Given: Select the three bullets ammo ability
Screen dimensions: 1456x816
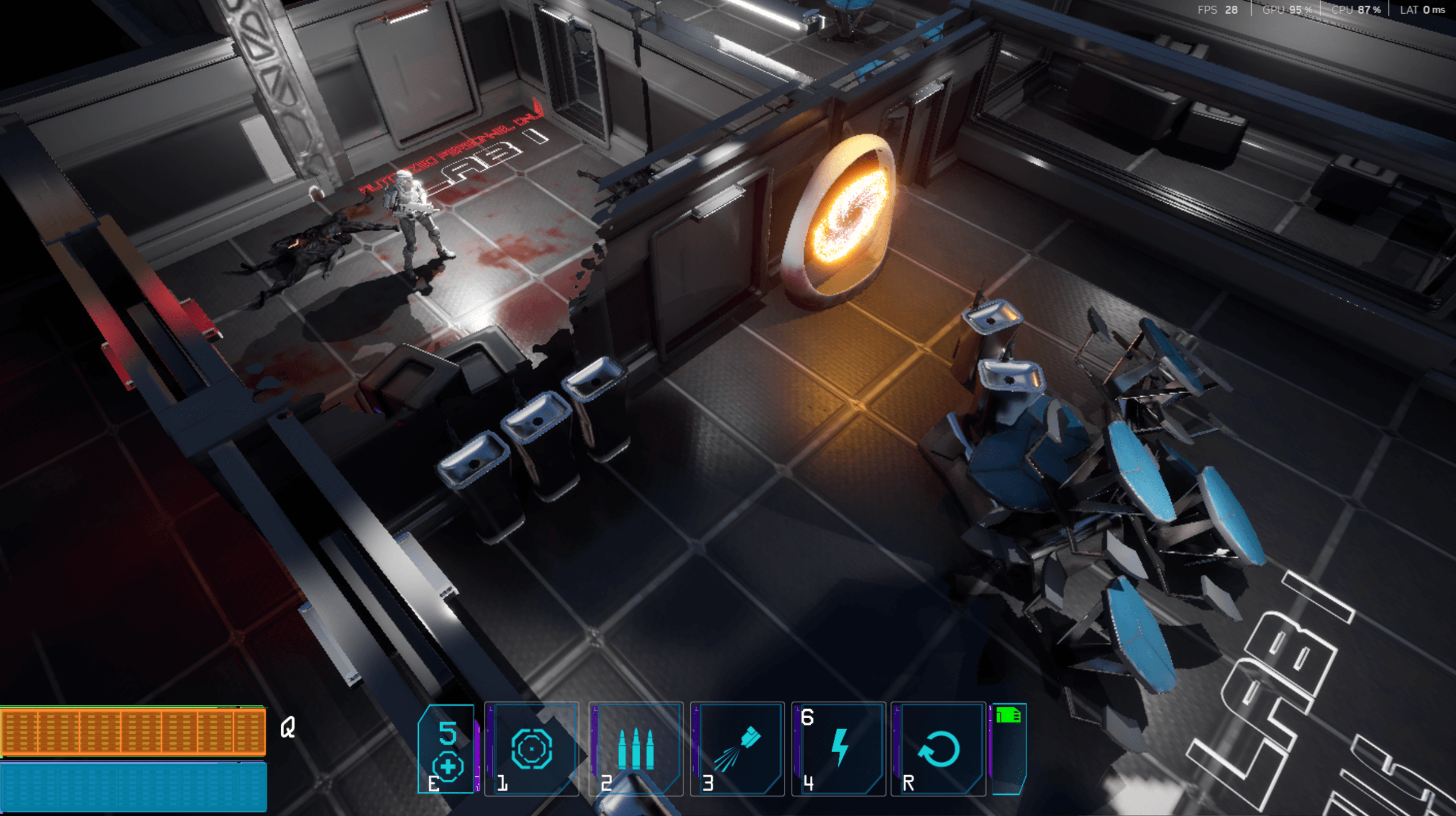Looking at the screenshot, I should click(x=636, y=749).
